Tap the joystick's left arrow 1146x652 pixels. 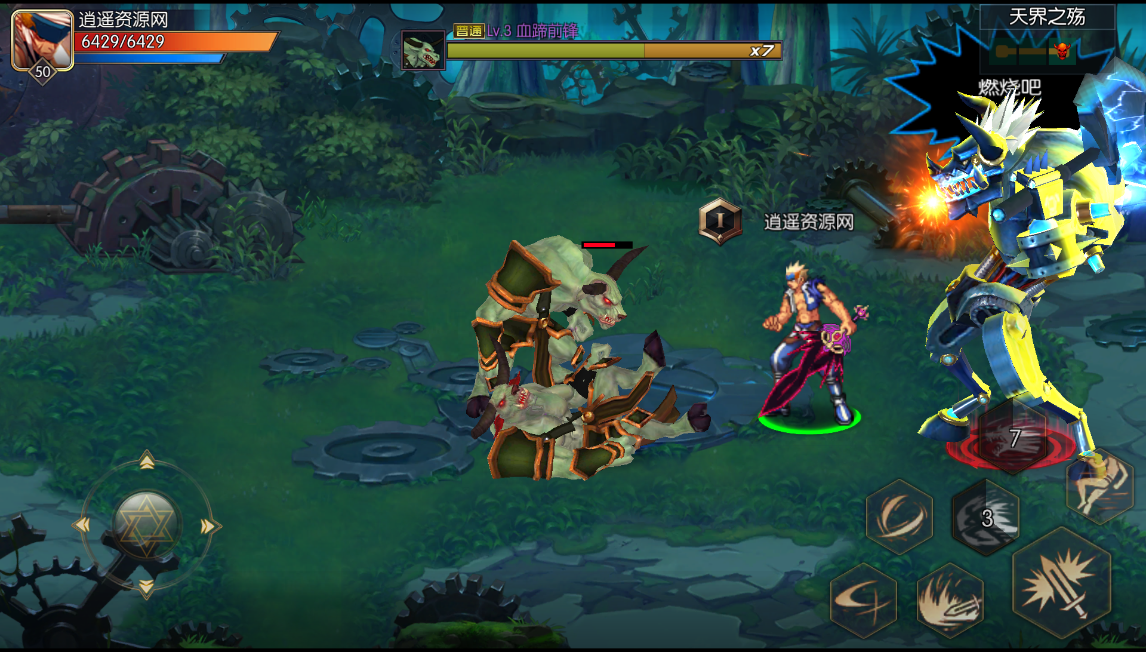(84, 525)
